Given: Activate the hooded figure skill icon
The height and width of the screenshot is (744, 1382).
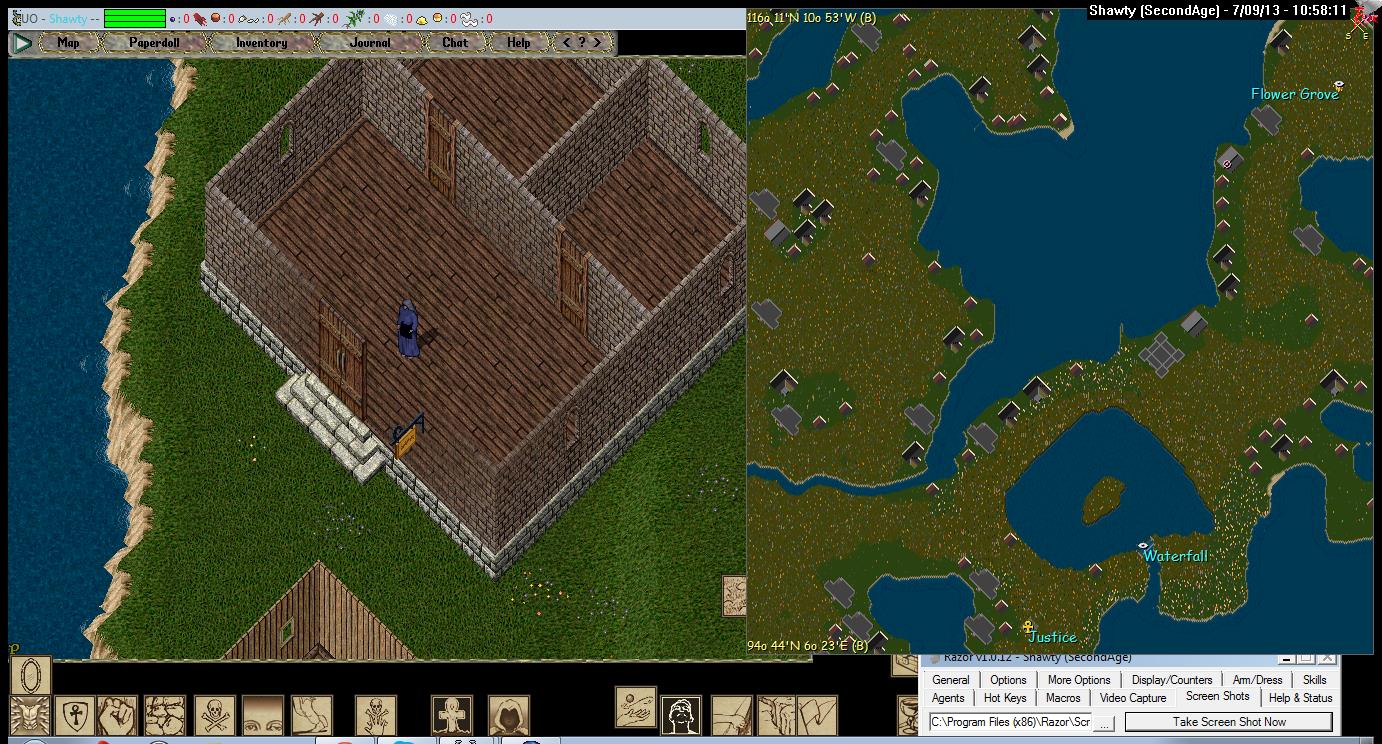Looking at the screenshot, I should pyautogui.click(x=509, y=715).
